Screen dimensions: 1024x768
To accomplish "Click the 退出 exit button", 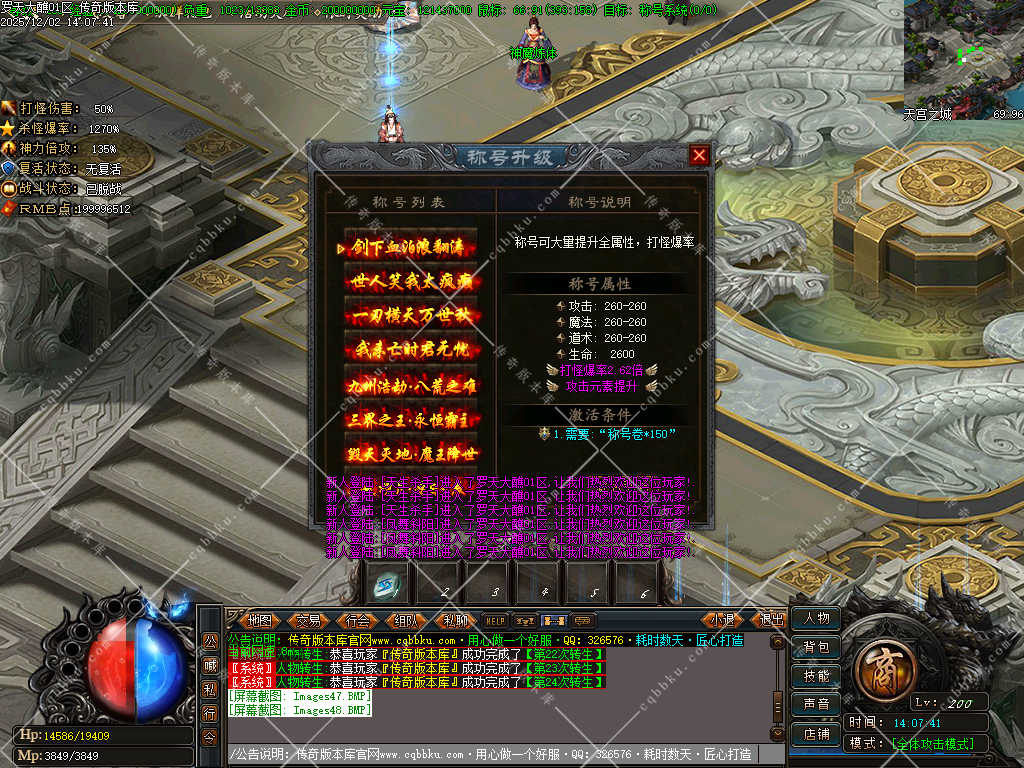I will click(771, 620).
